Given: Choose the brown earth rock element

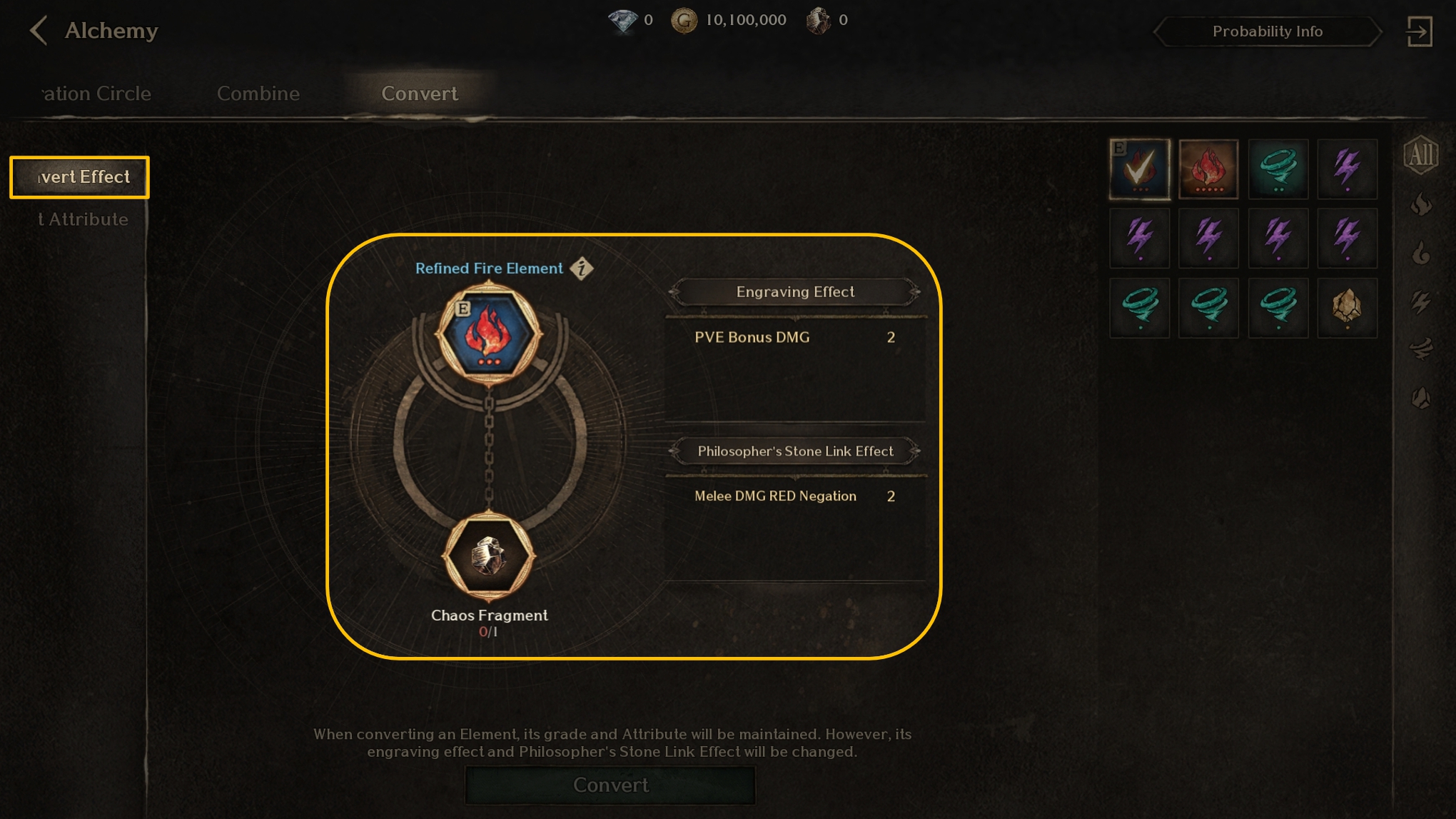Looking at the screenshot, I should tap(1347, 308).
